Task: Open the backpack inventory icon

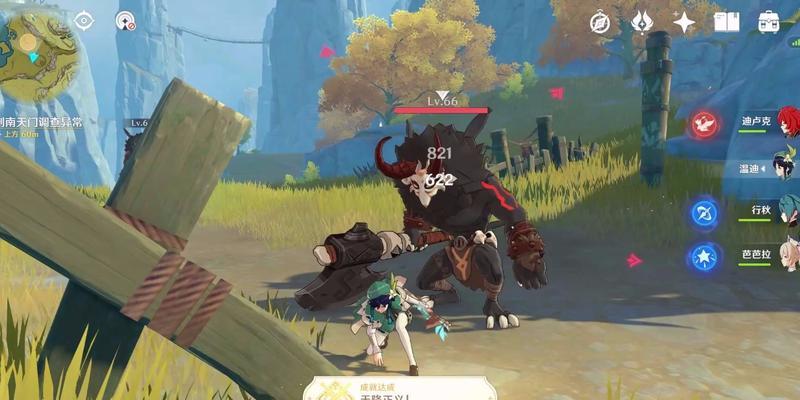Action: 768,22
